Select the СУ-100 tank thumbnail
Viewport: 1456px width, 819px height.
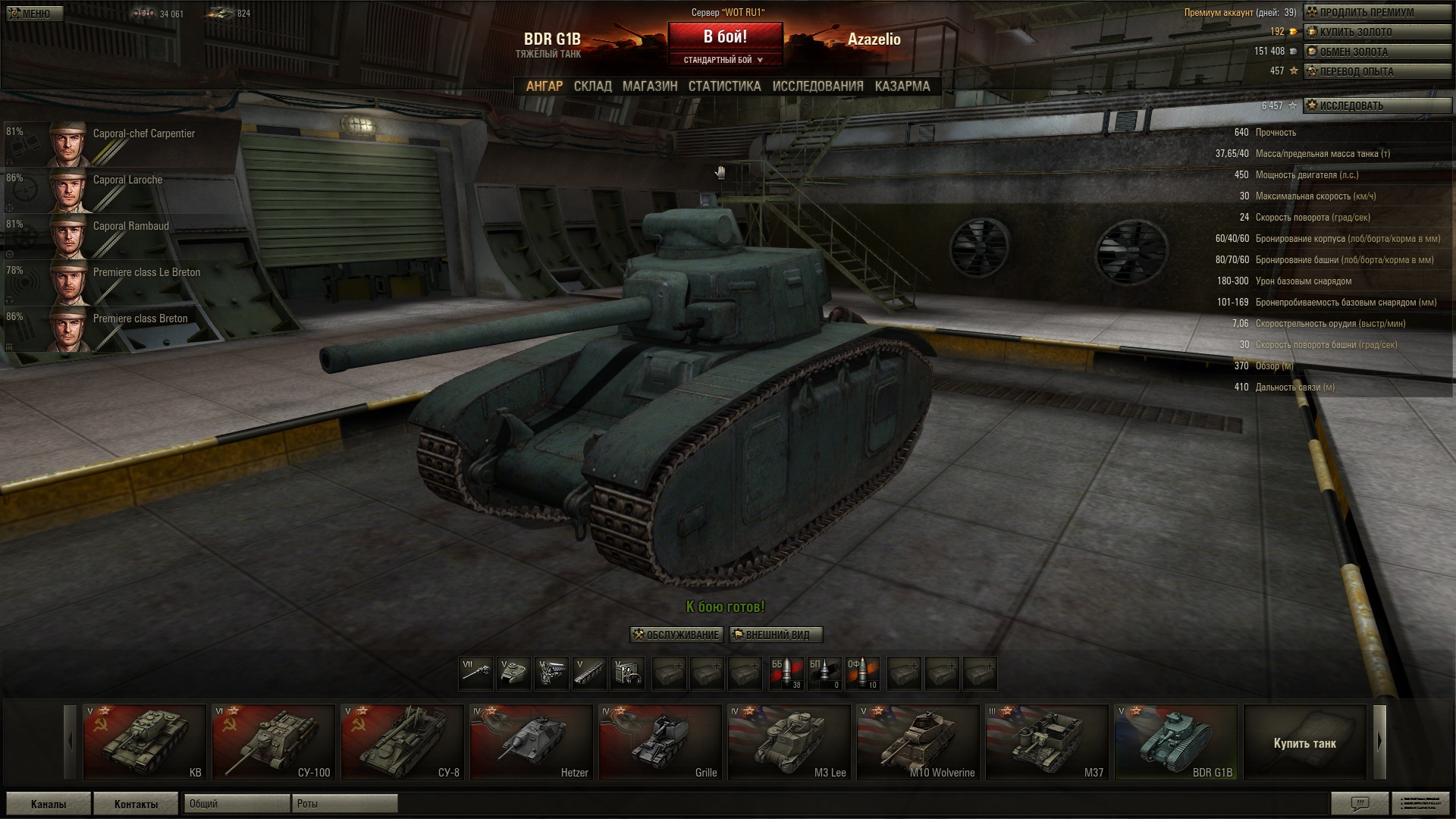point(273,742)
